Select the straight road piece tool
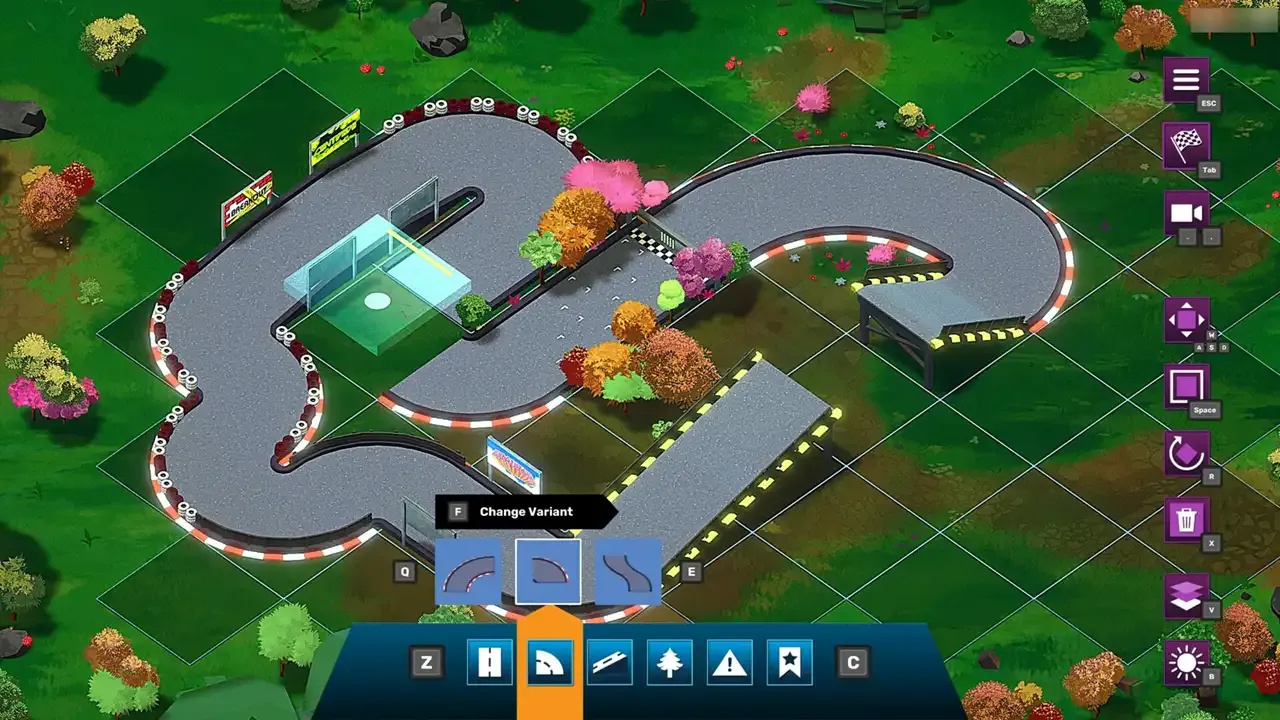 click(489, 661)
